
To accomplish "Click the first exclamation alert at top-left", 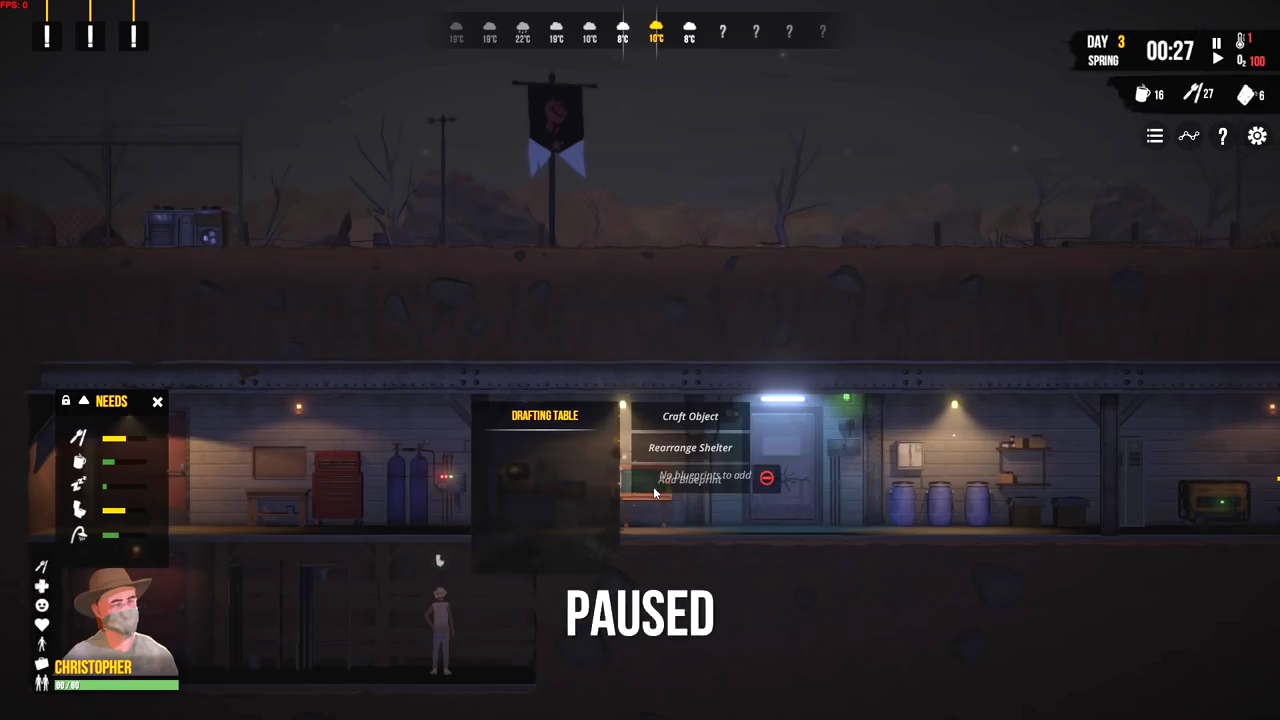I will [47, 36].
